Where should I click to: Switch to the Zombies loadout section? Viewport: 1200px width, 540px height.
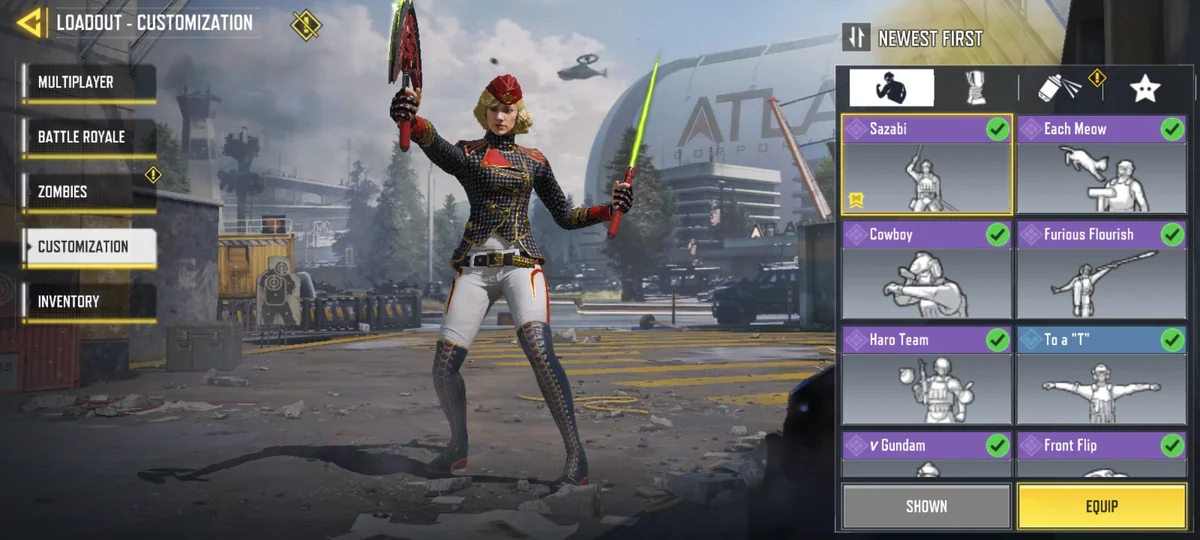tap(88, 192)
